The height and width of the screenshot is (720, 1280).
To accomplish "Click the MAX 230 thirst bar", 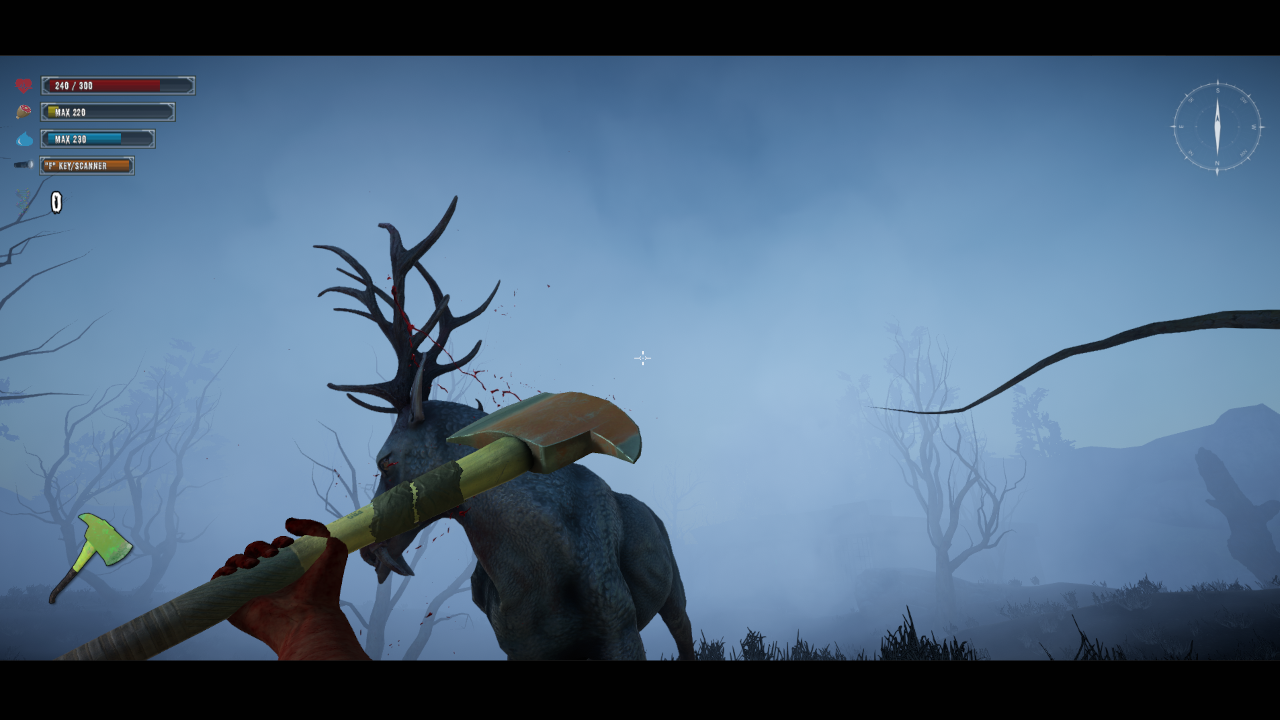I will point(98,139).
